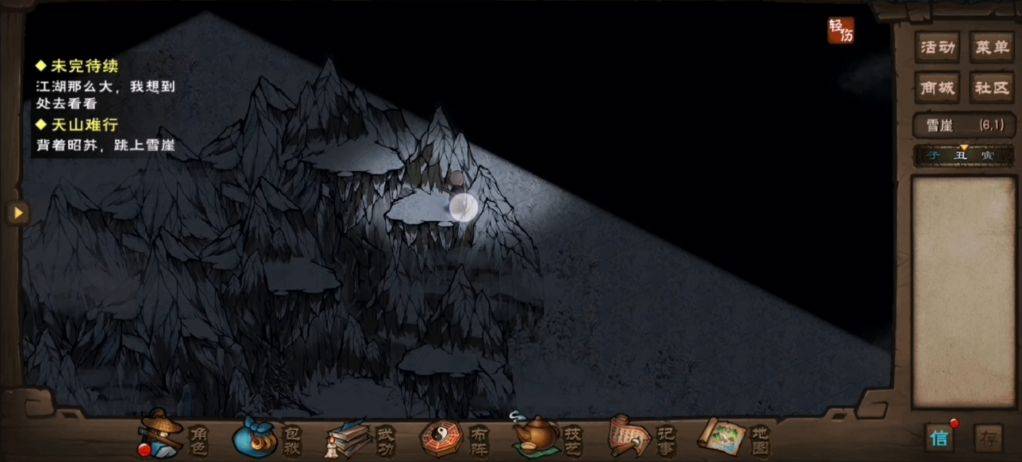Open the 菜单 menu button
Viewport: 1022px width, 462px height.
(991, 47)
